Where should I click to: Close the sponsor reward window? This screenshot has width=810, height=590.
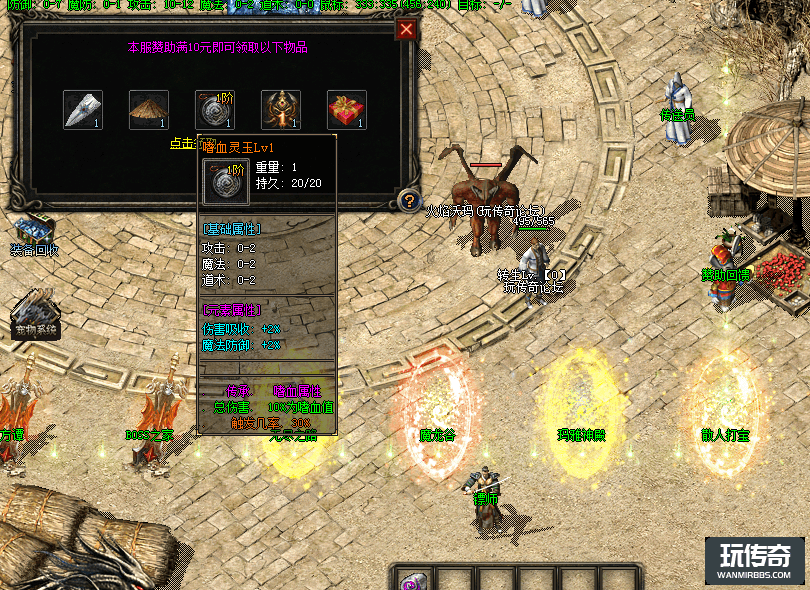tap(405, 29)
